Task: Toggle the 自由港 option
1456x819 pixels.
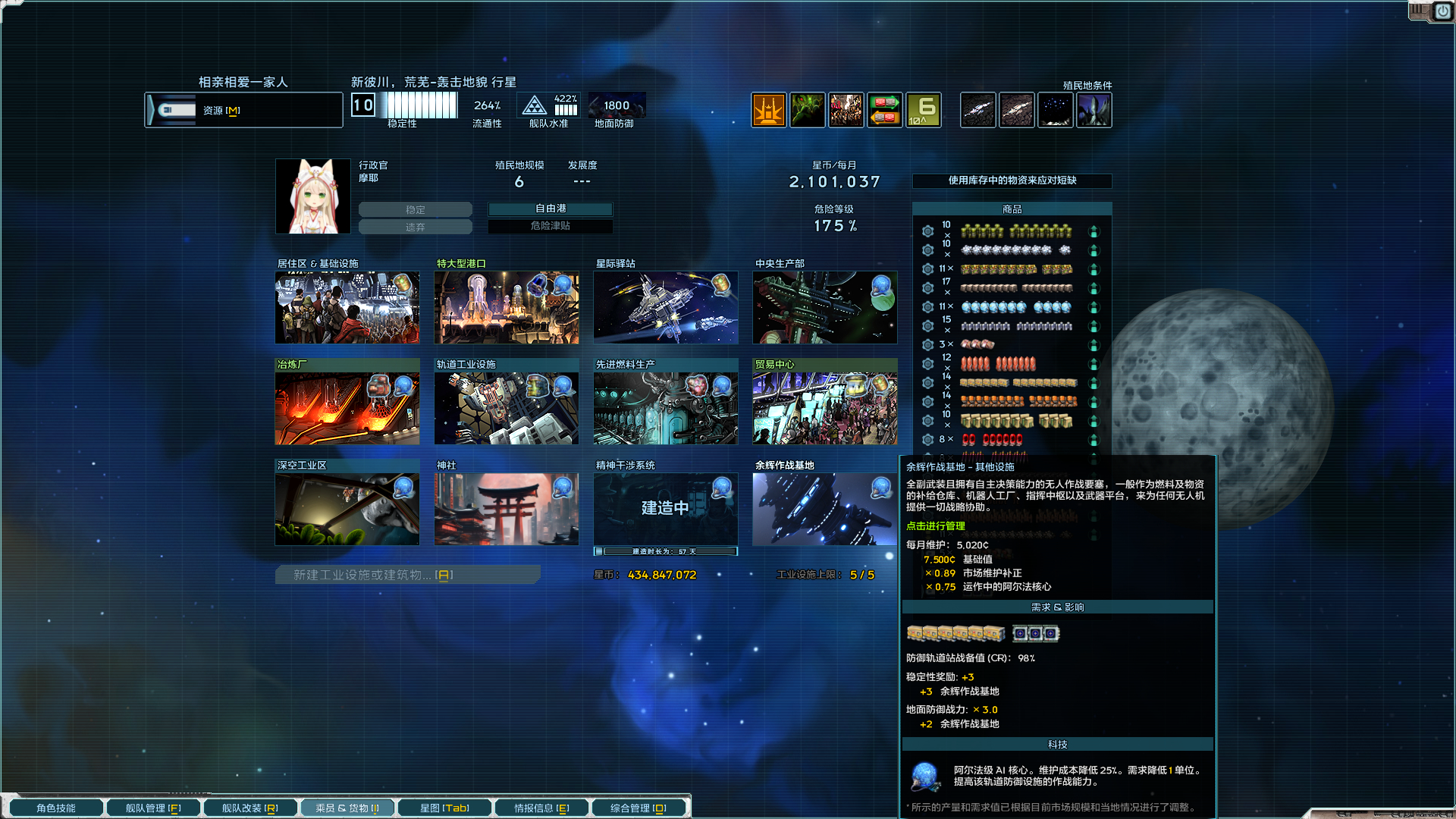Action: (551, 209)
